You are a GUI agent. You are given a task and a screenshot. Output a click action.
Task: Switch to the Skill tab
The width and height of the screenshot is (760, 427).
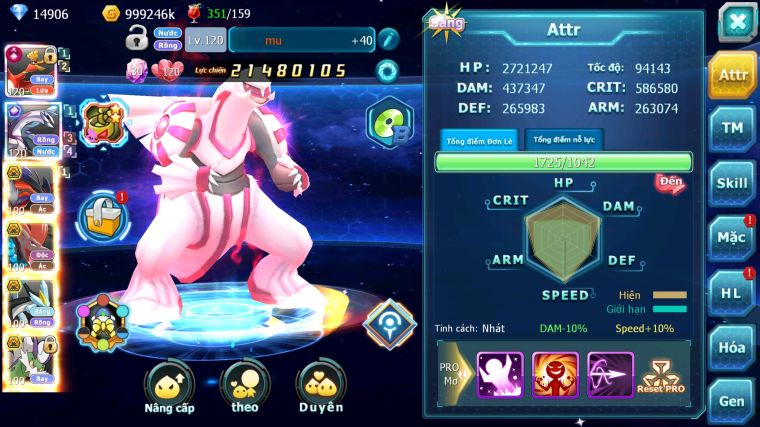pyautogui.click(x=732, y=183)
